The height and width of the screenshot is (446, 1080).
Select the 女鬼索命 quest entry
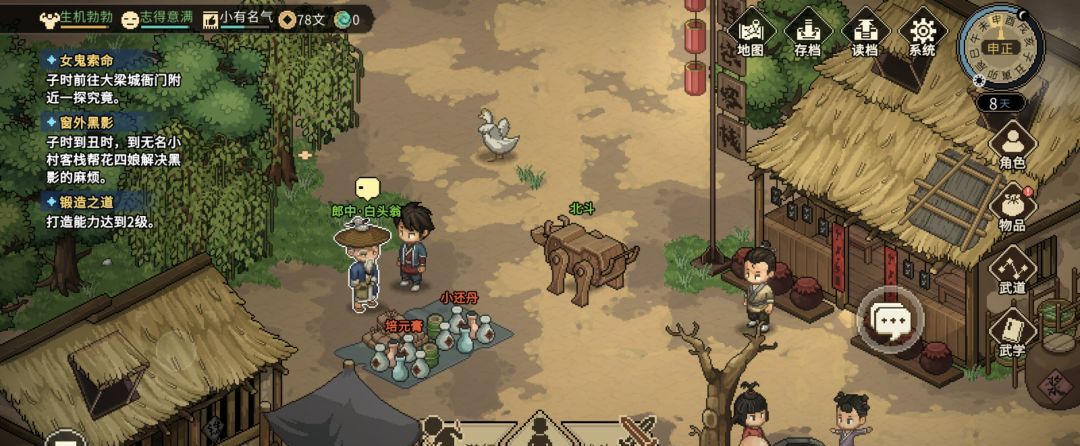pyautogui.click(x=87, y=60)
